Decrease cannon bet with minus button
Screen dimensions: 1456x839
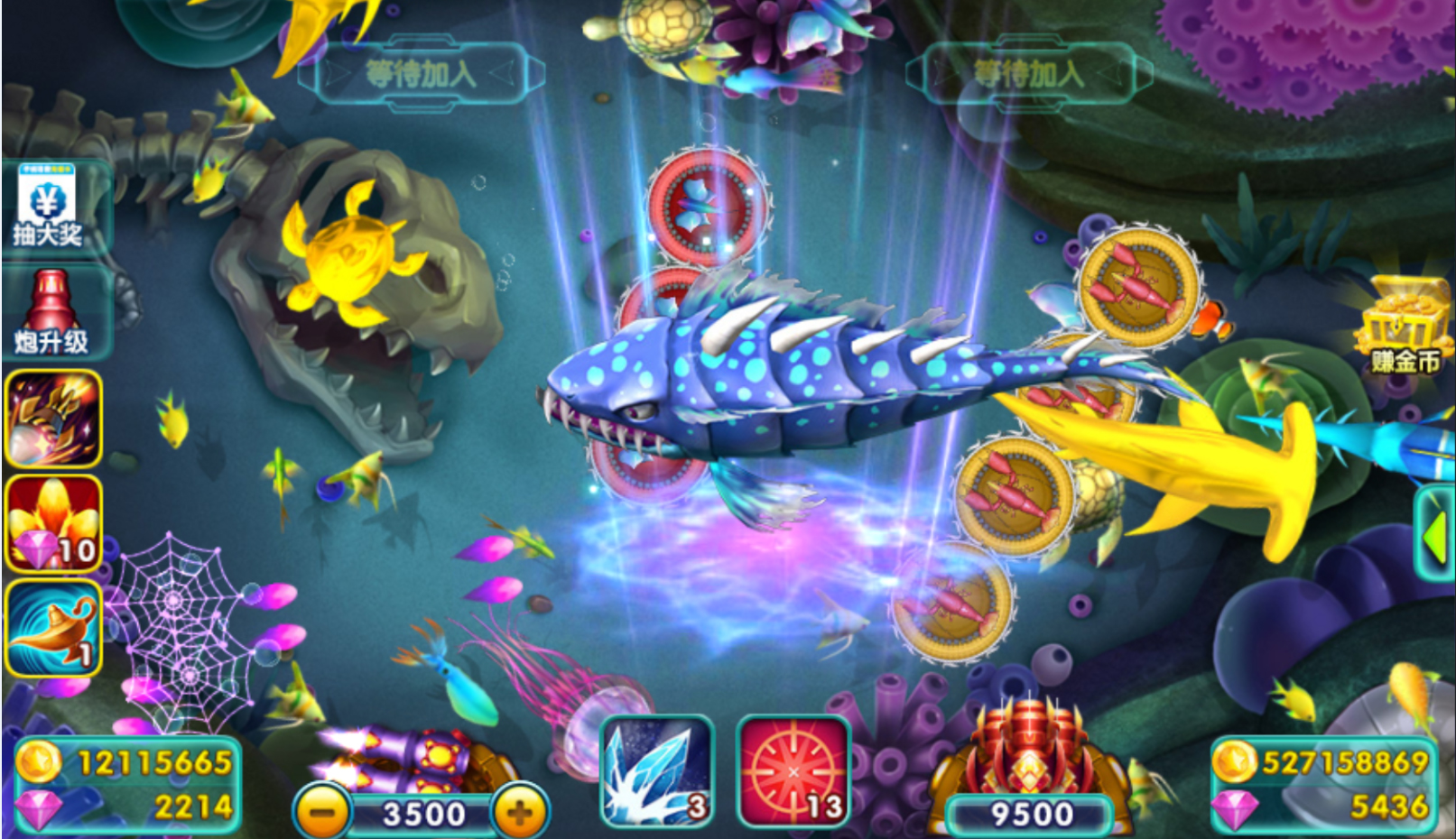tap(323, 812)
